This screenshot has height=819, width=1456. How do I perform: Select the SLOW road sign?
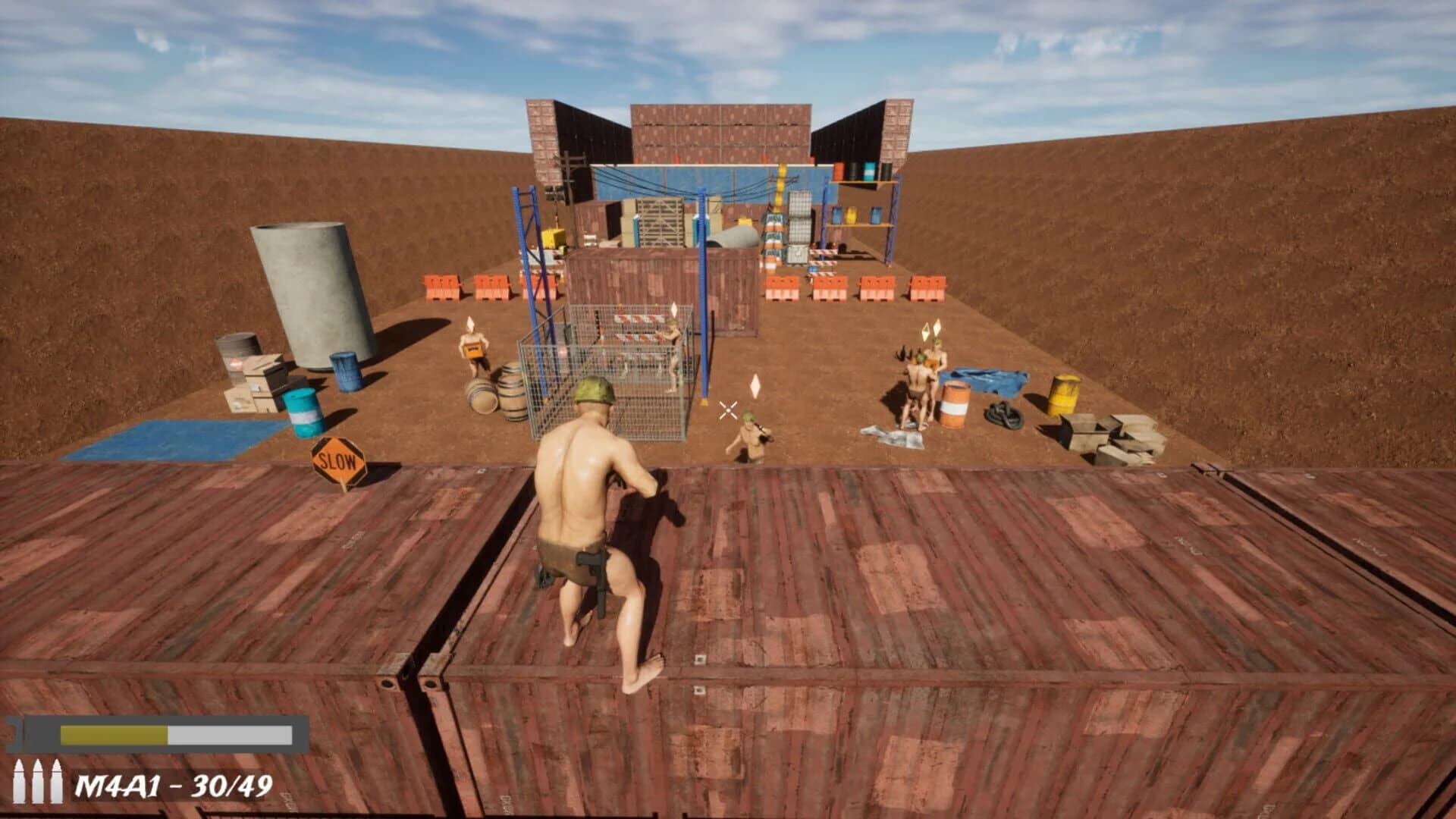click(x=340, y=459)
